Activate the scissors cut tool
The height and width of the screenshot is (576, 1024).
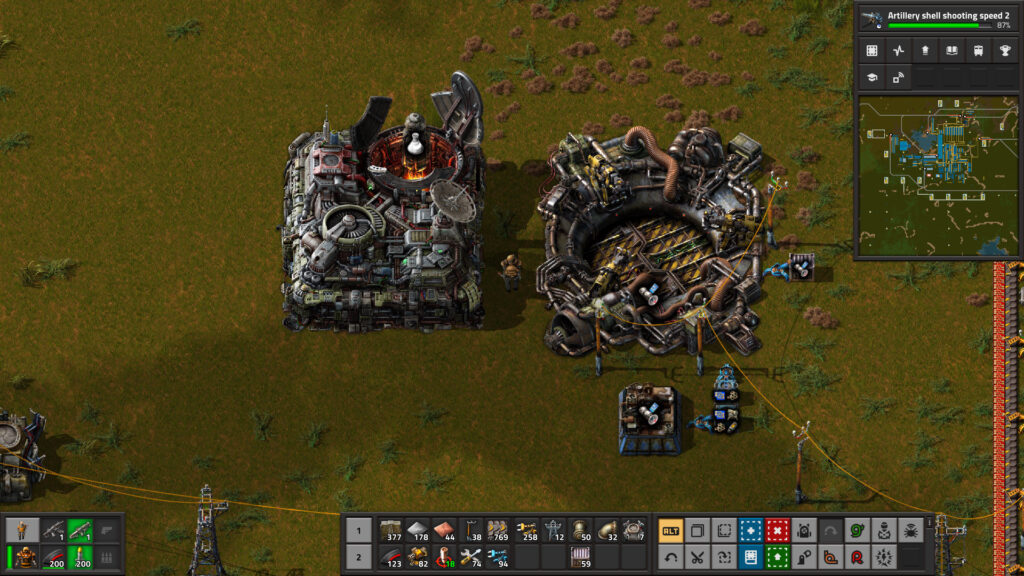pyautogui.click(x=698, y=557)
